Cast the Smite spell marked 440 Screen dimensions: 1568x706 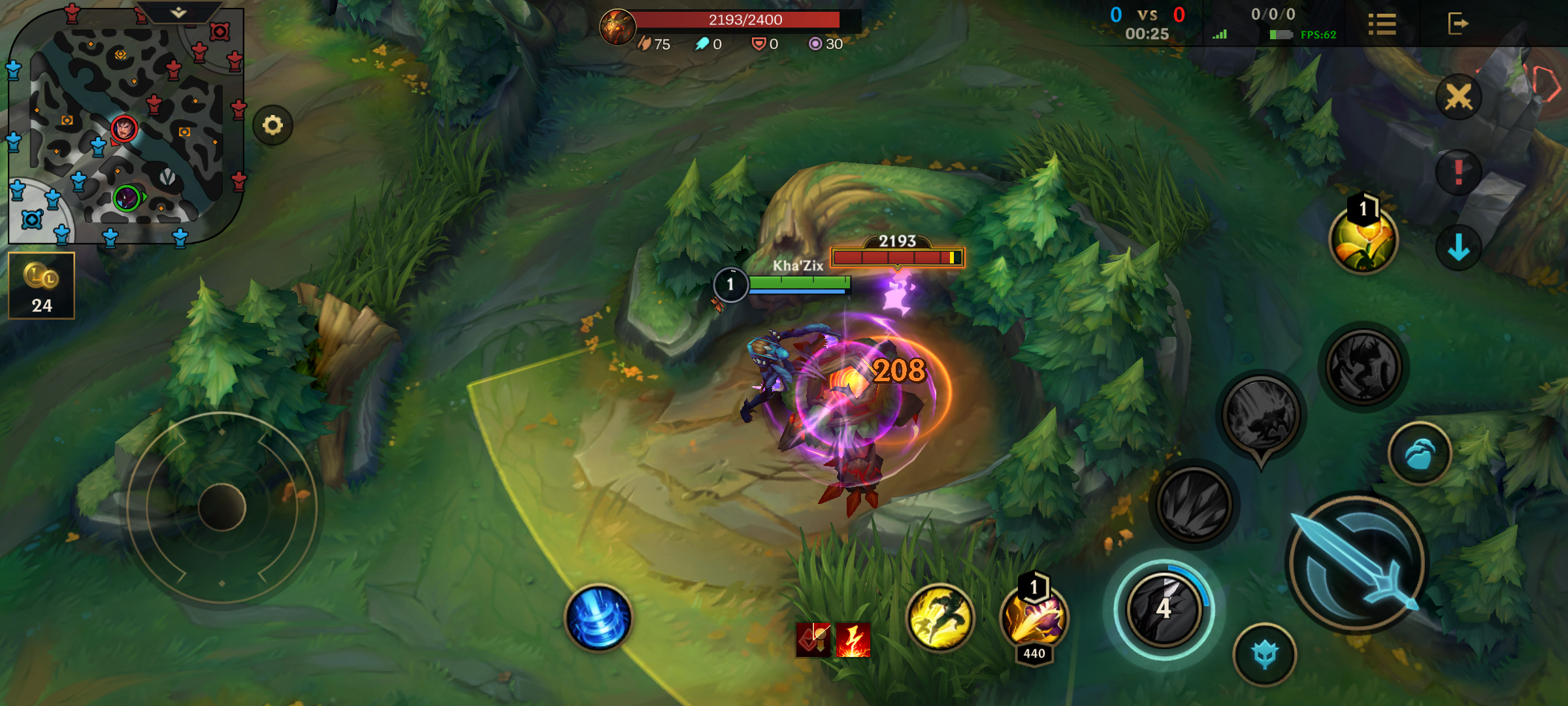(x=1034, y=618)
